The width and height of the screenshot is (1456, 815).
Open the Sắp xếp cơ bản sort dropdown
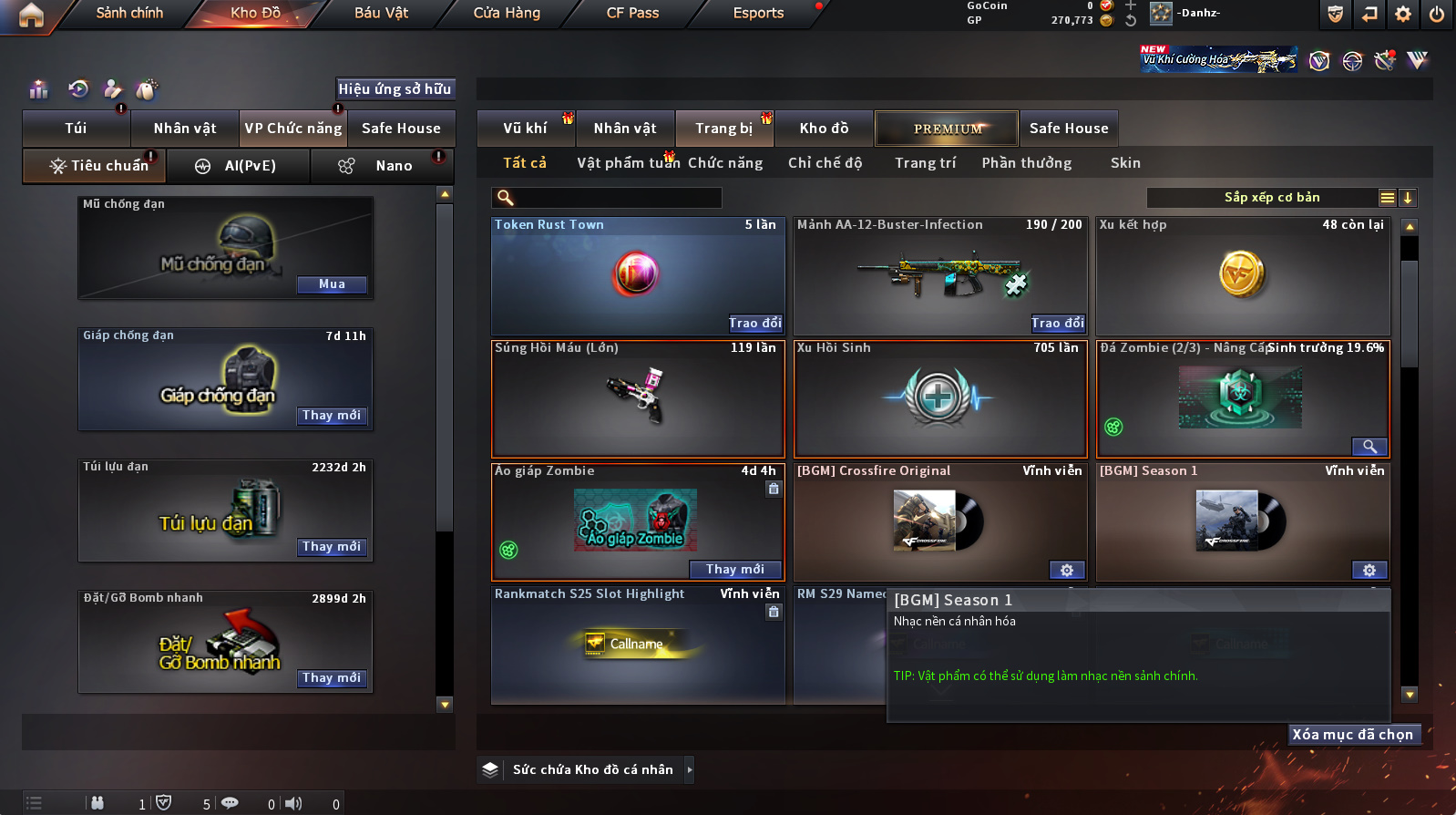coord(1272,198)
